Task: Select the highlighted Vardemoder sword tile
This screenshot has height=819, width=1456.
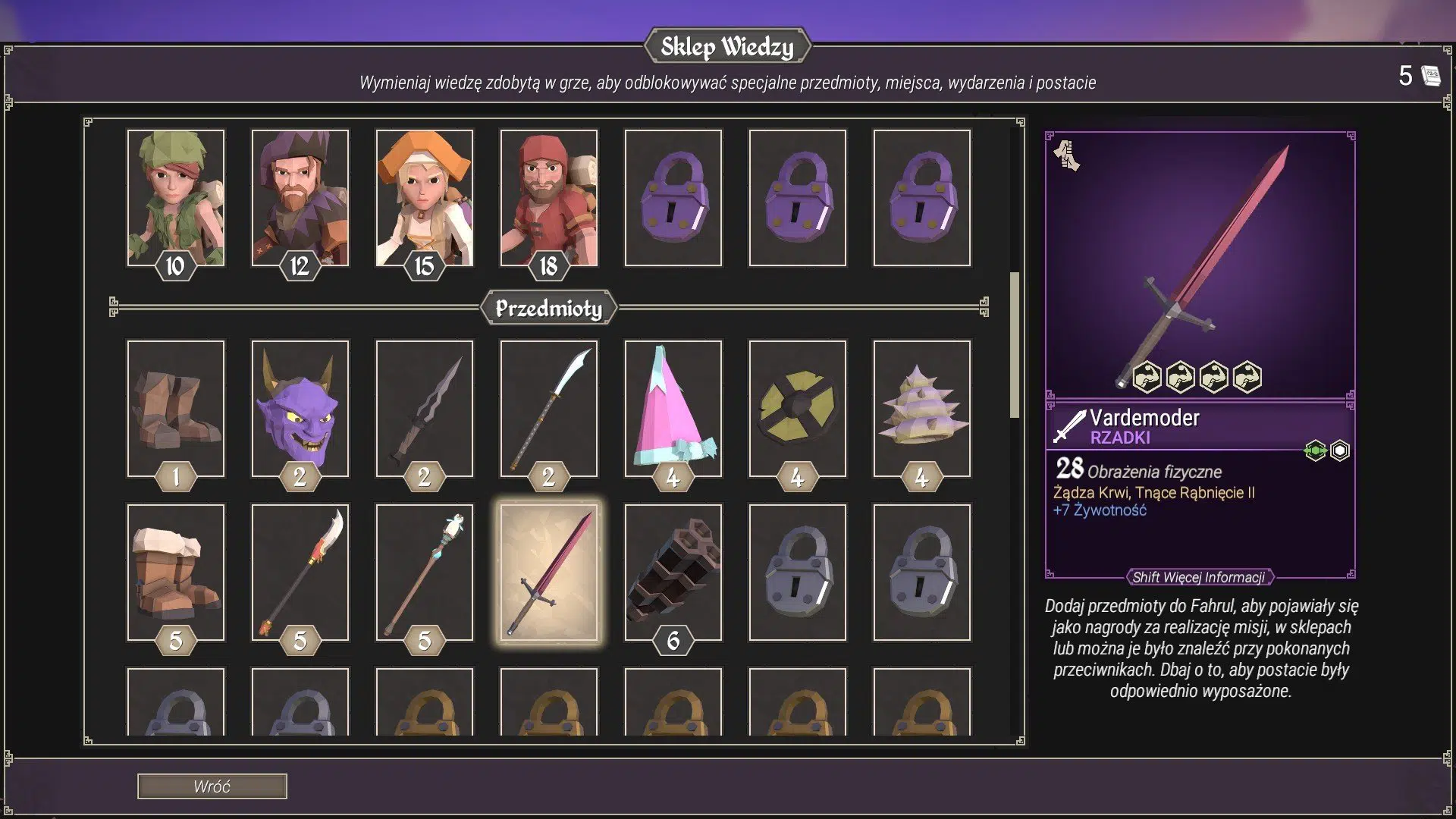Action: 548,572
